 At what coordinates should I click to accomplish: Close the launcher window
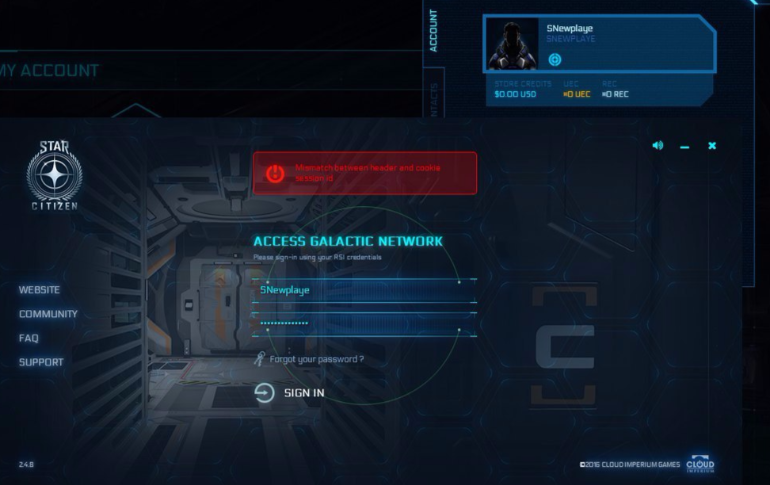pyautogui.click(x=712, y=146)
